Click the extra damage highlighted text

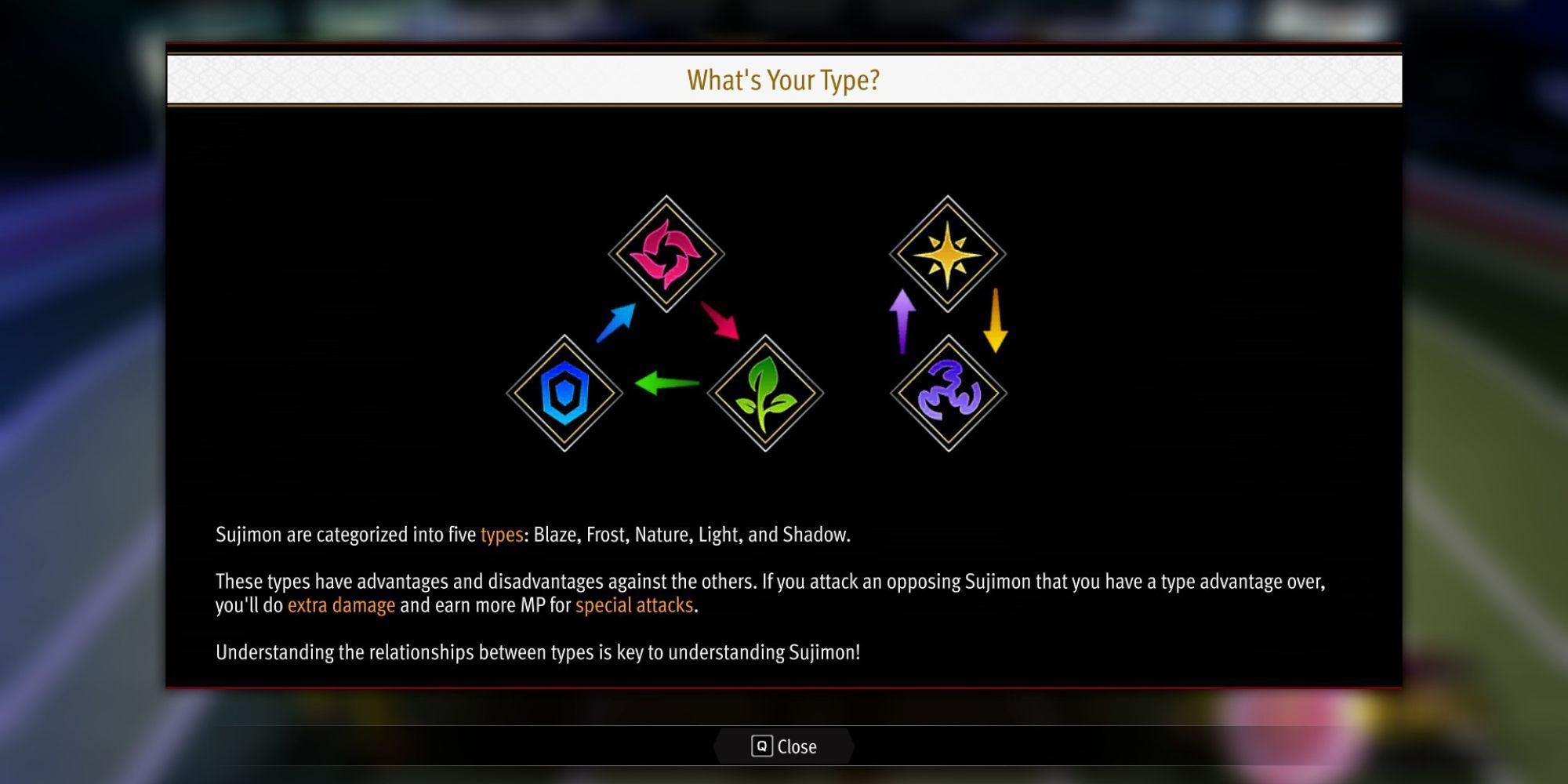click(340, 604)
